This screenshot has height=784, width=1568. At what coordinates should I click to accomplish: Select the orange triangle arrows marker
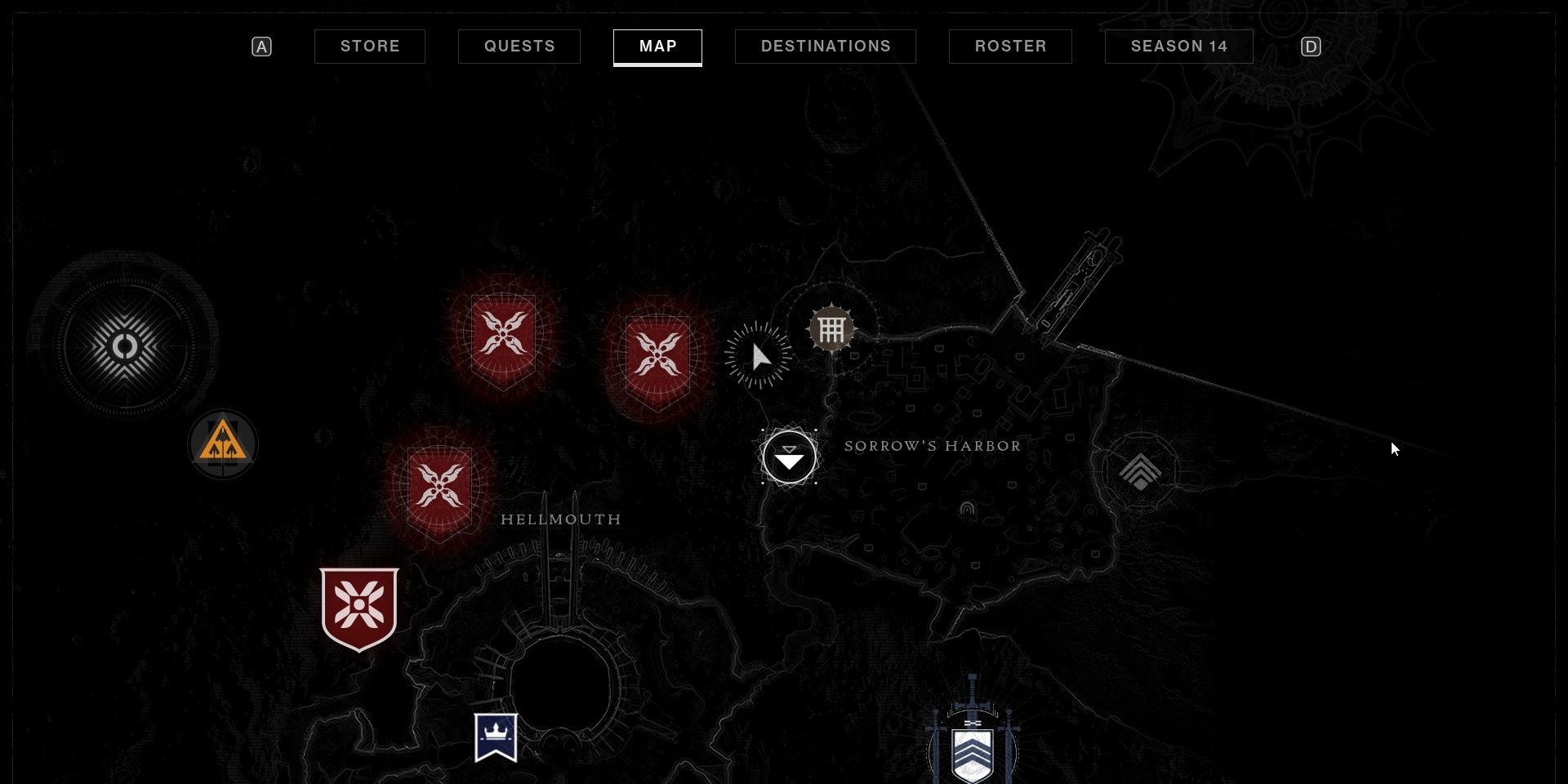click(223, 444)
